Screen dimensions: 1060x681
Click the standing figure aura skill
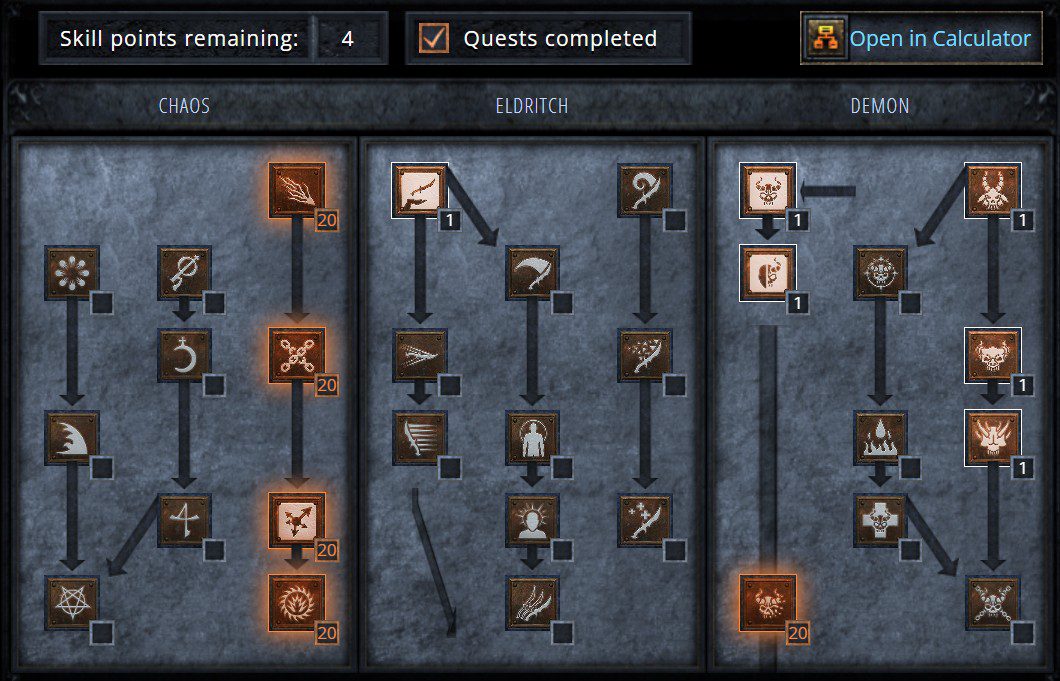tap(532, 438)
